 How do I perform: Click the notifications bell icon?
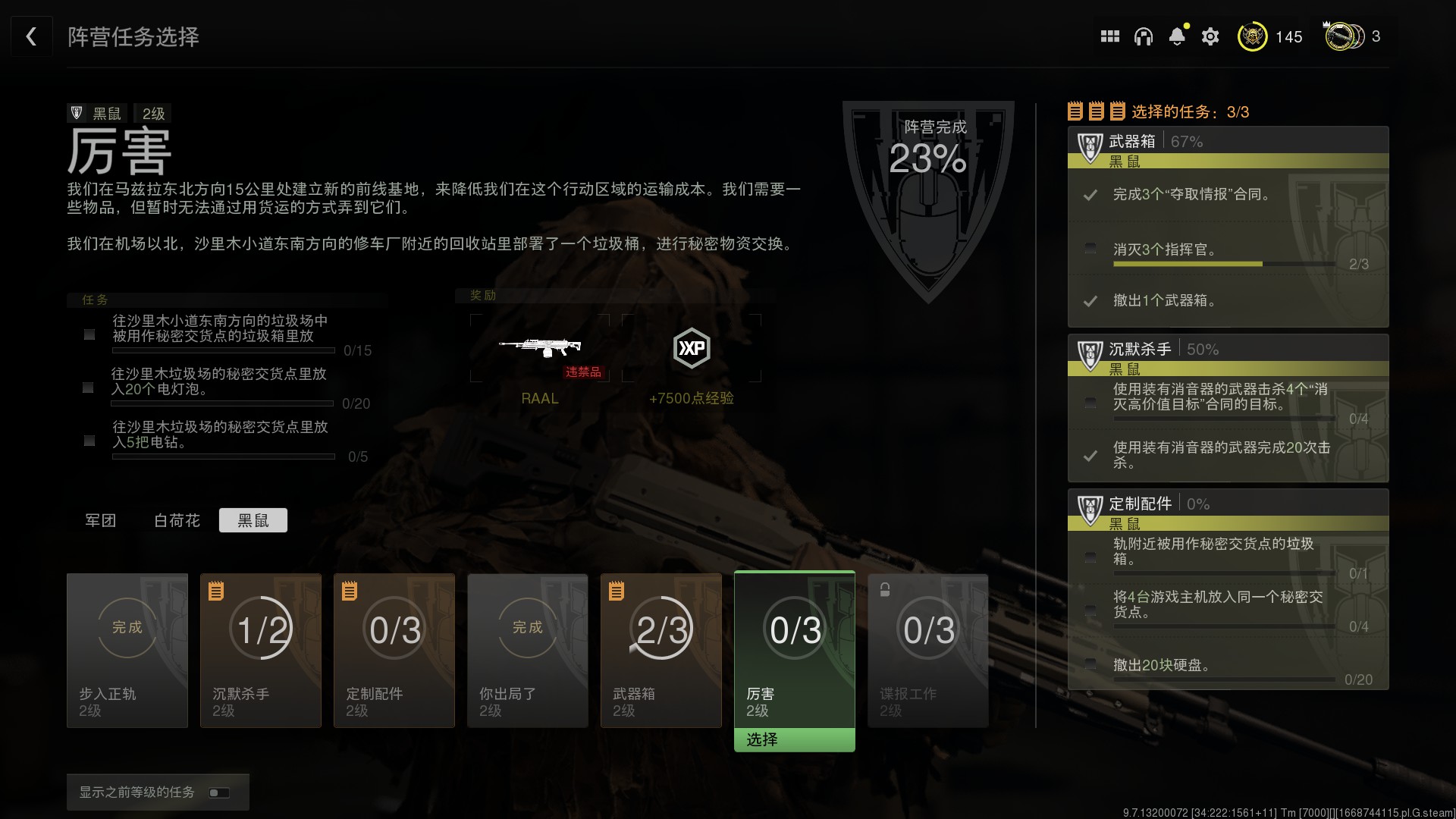pos(1177,36)
